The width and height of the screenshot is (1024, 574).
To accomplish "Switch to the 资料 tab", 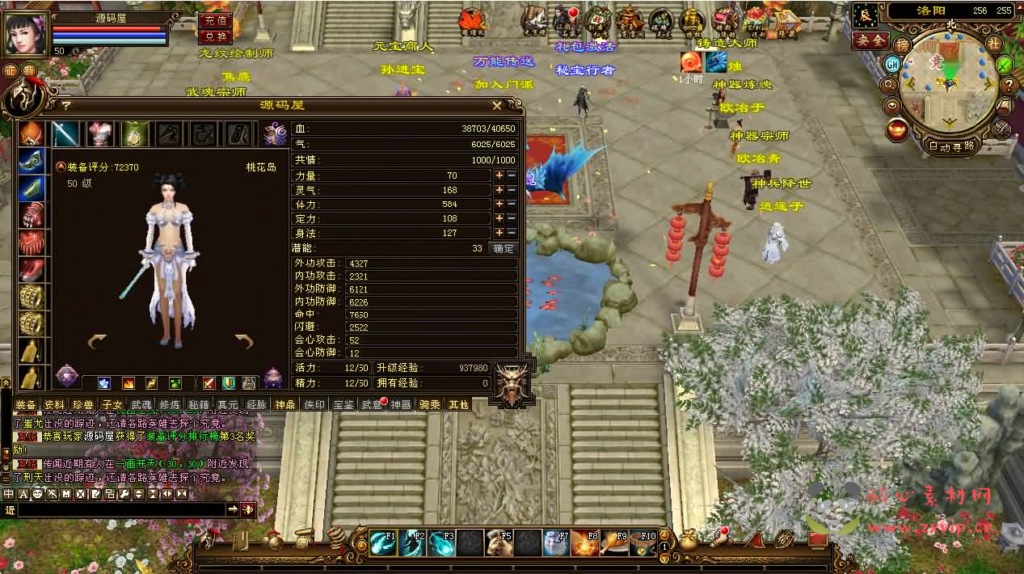I will [55, 404].
